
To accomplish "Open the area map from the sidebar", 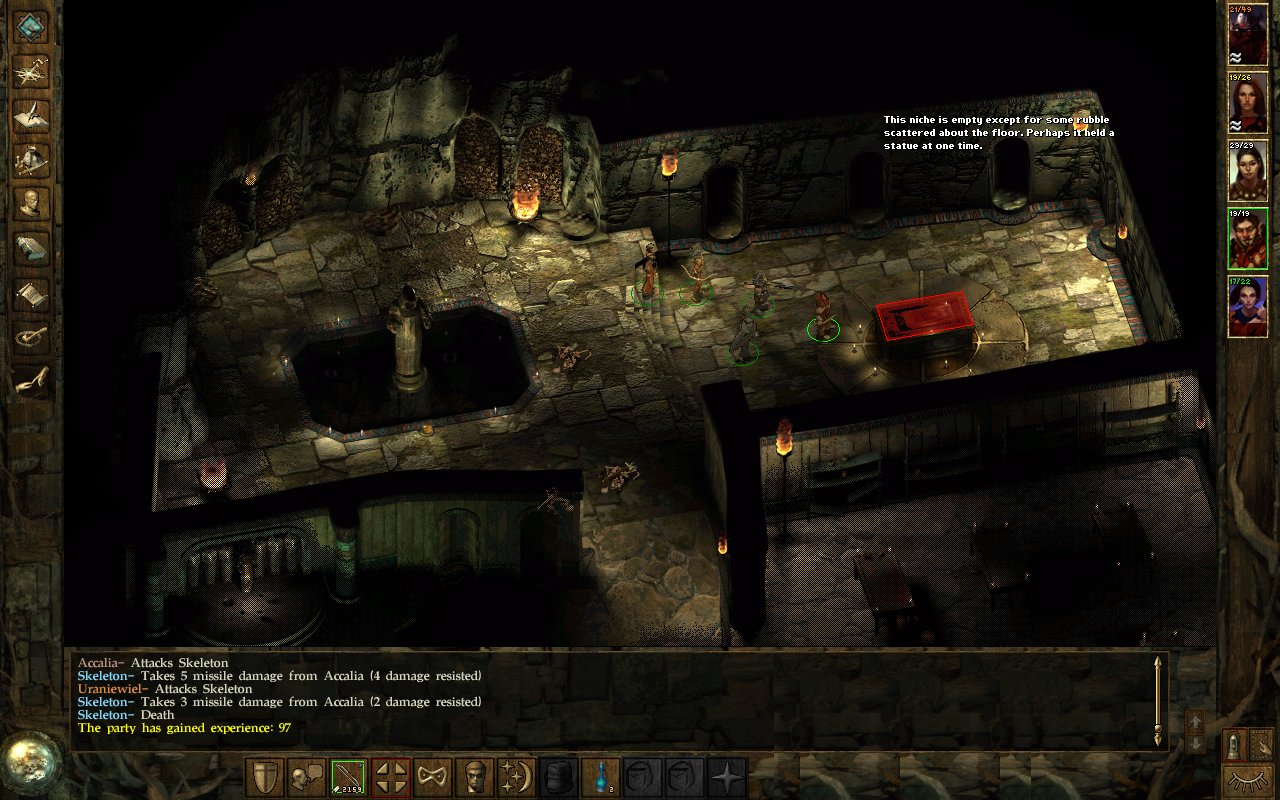I will [32, 69].
